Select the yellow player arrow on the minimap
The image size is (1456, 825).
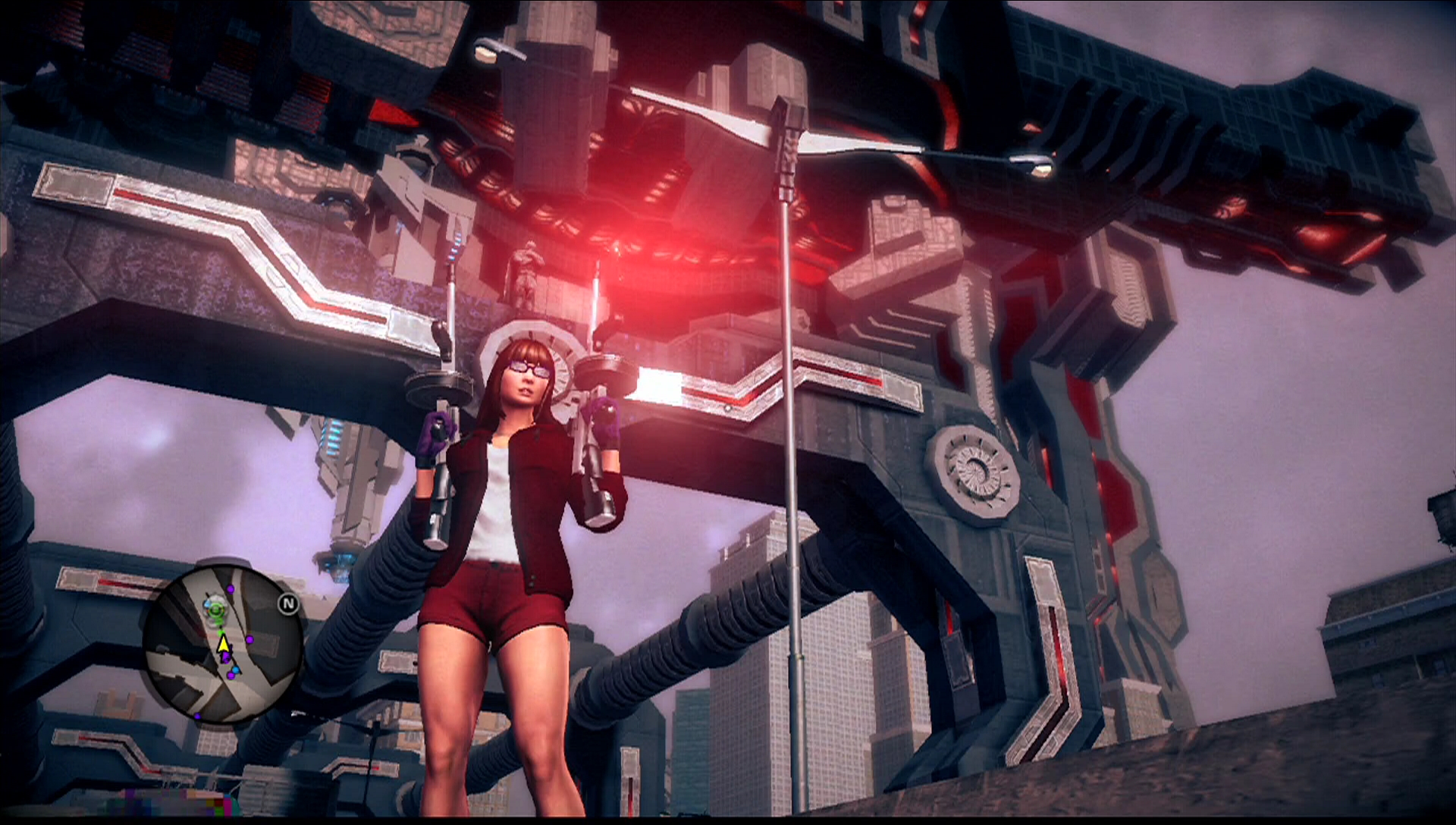(223, 646)
